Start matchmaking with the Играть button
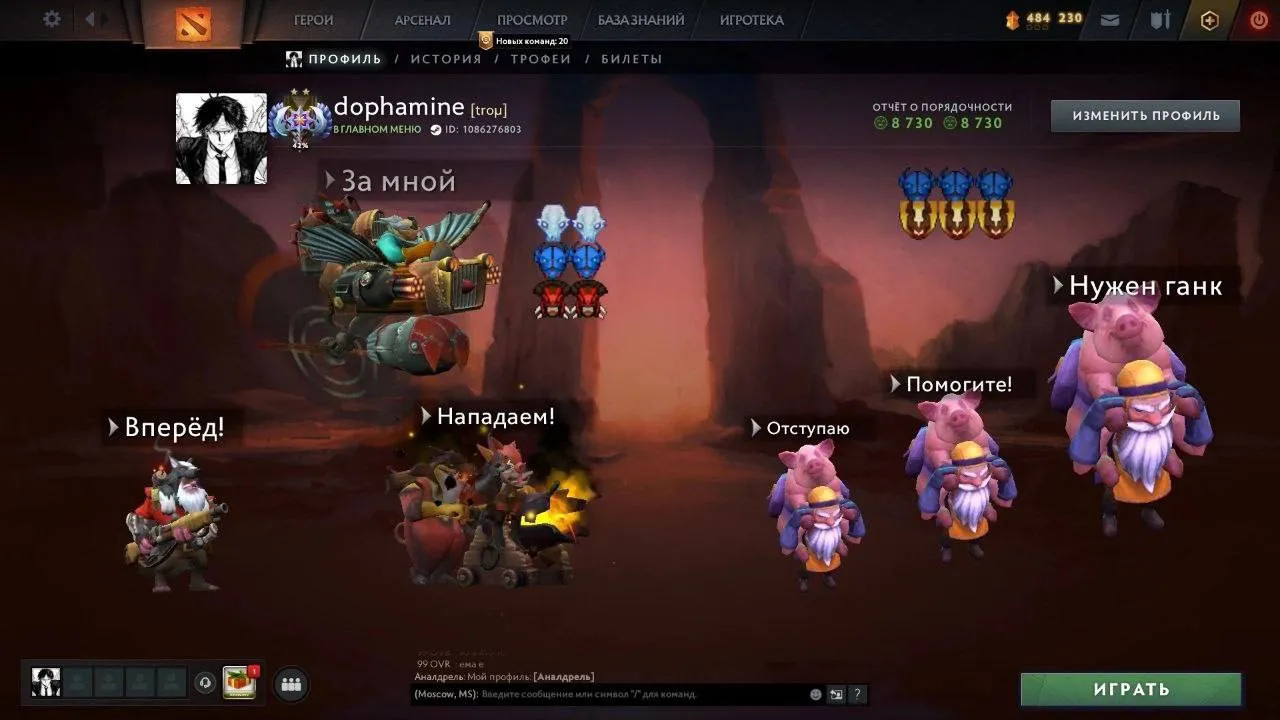Viewport: 1280px width, 720px height. [x=1131, y=689]
